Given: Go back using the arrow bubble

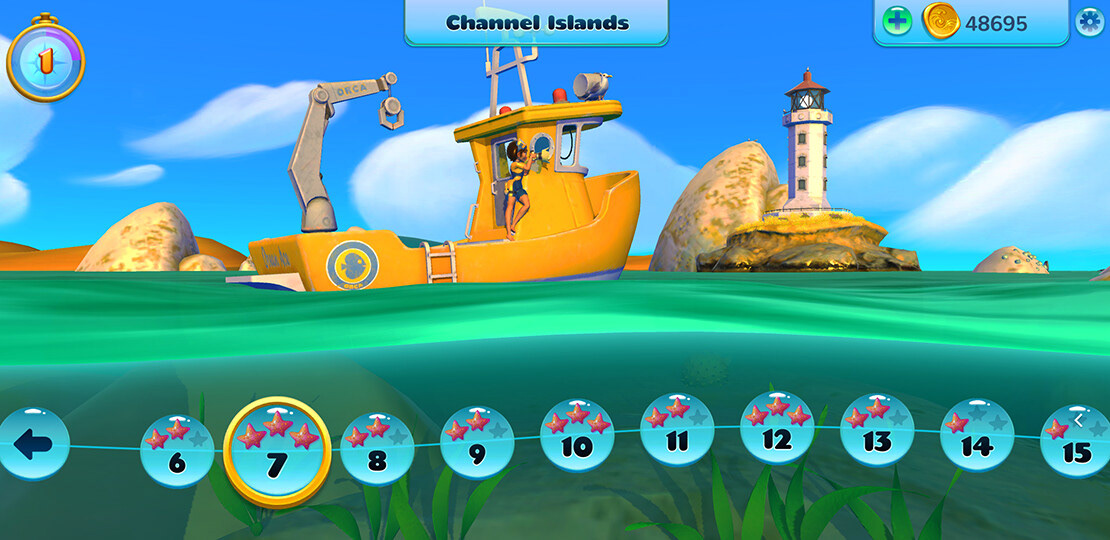Looking at the screenshot, I should (x=33, y=444).
